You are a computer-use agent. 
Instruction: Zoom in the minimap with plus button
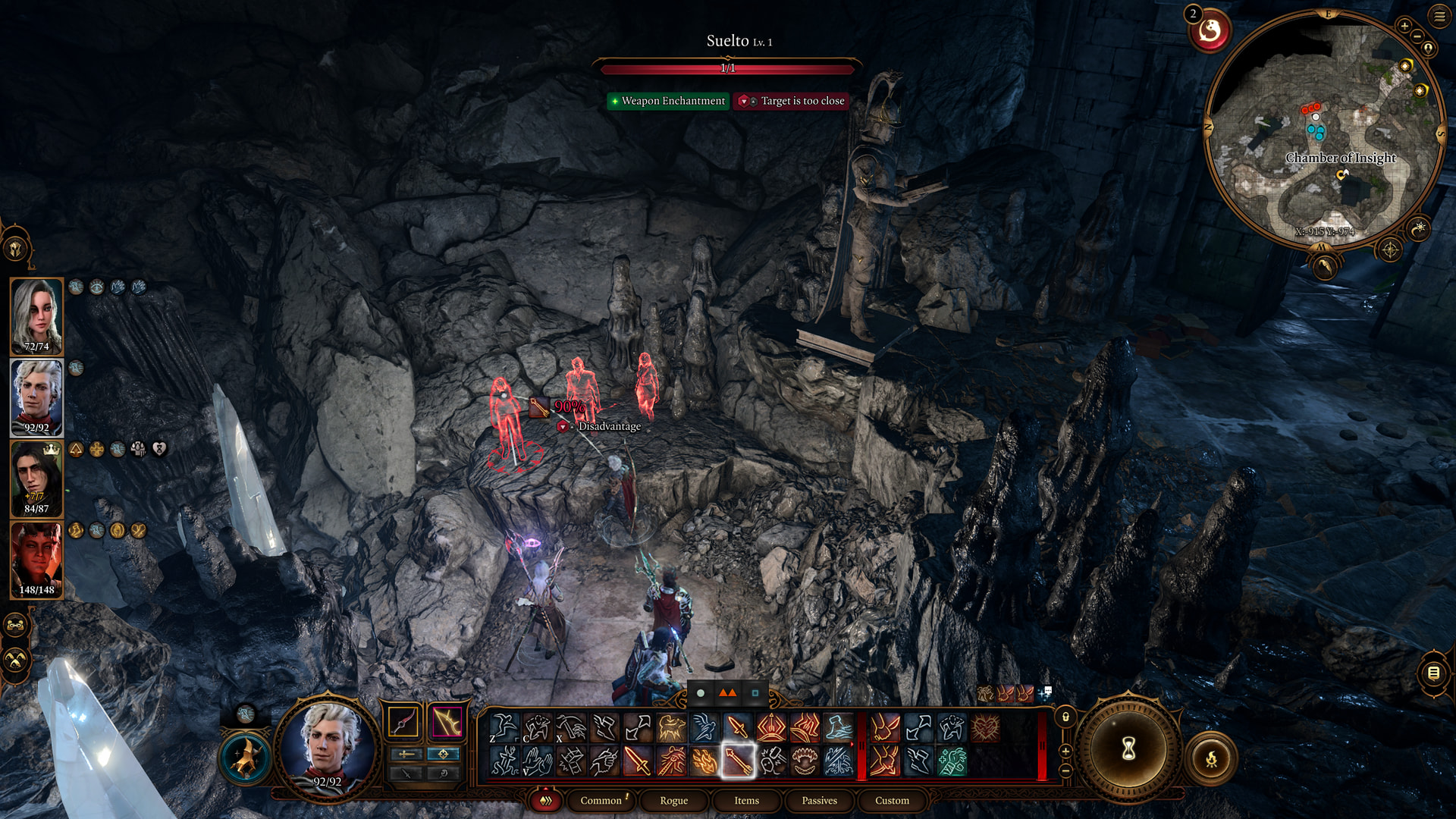point(1404,26)
